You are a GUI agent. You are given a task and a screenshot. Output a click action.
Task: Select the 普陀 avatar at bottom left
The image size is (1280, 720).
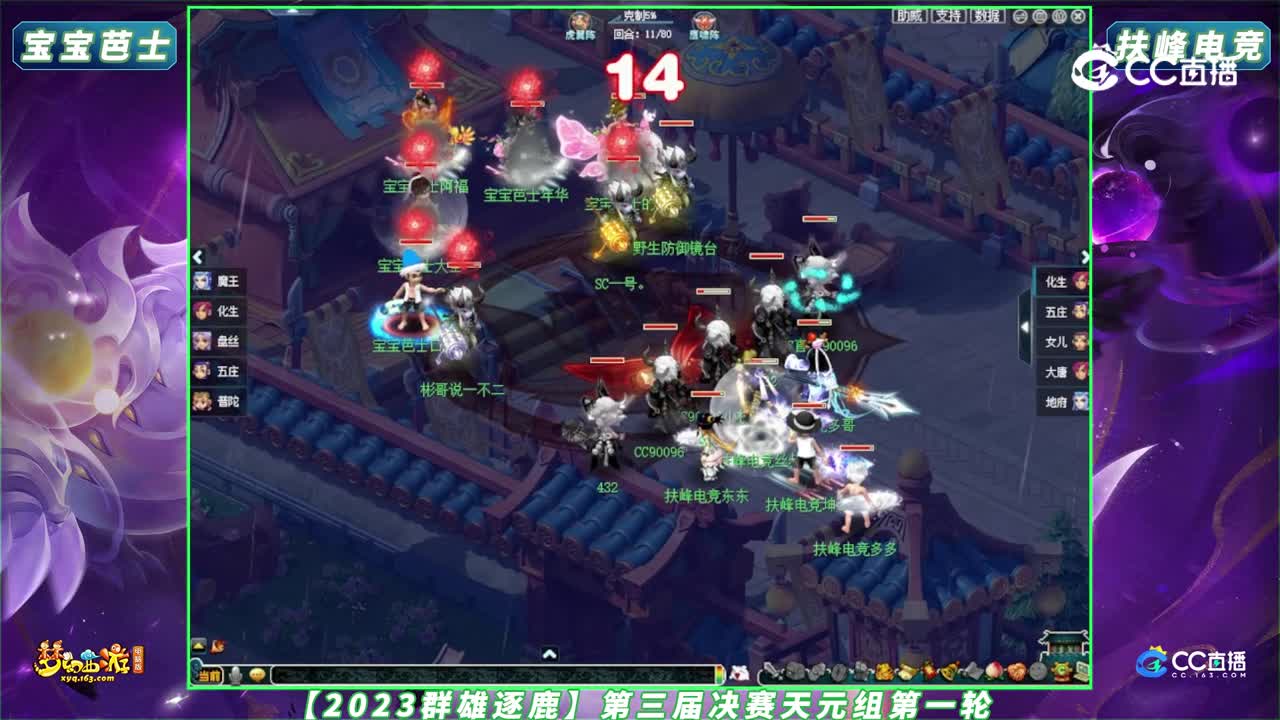tap(202, 399)
